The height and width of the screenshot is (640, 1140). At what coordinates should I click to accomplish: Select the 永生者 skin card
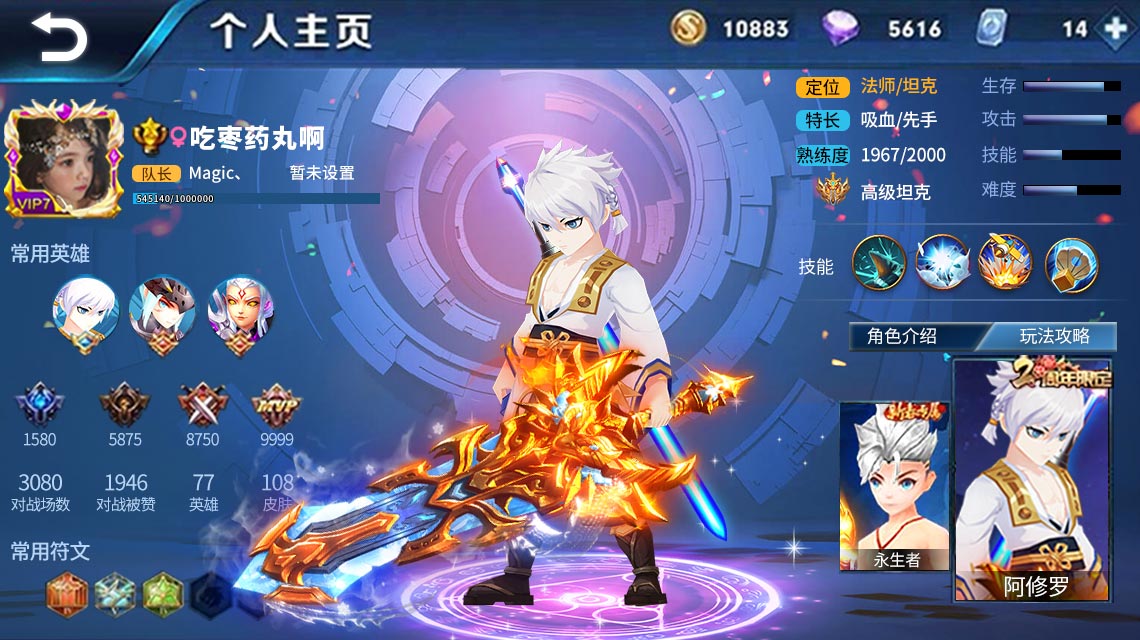[x=895, y=487]
